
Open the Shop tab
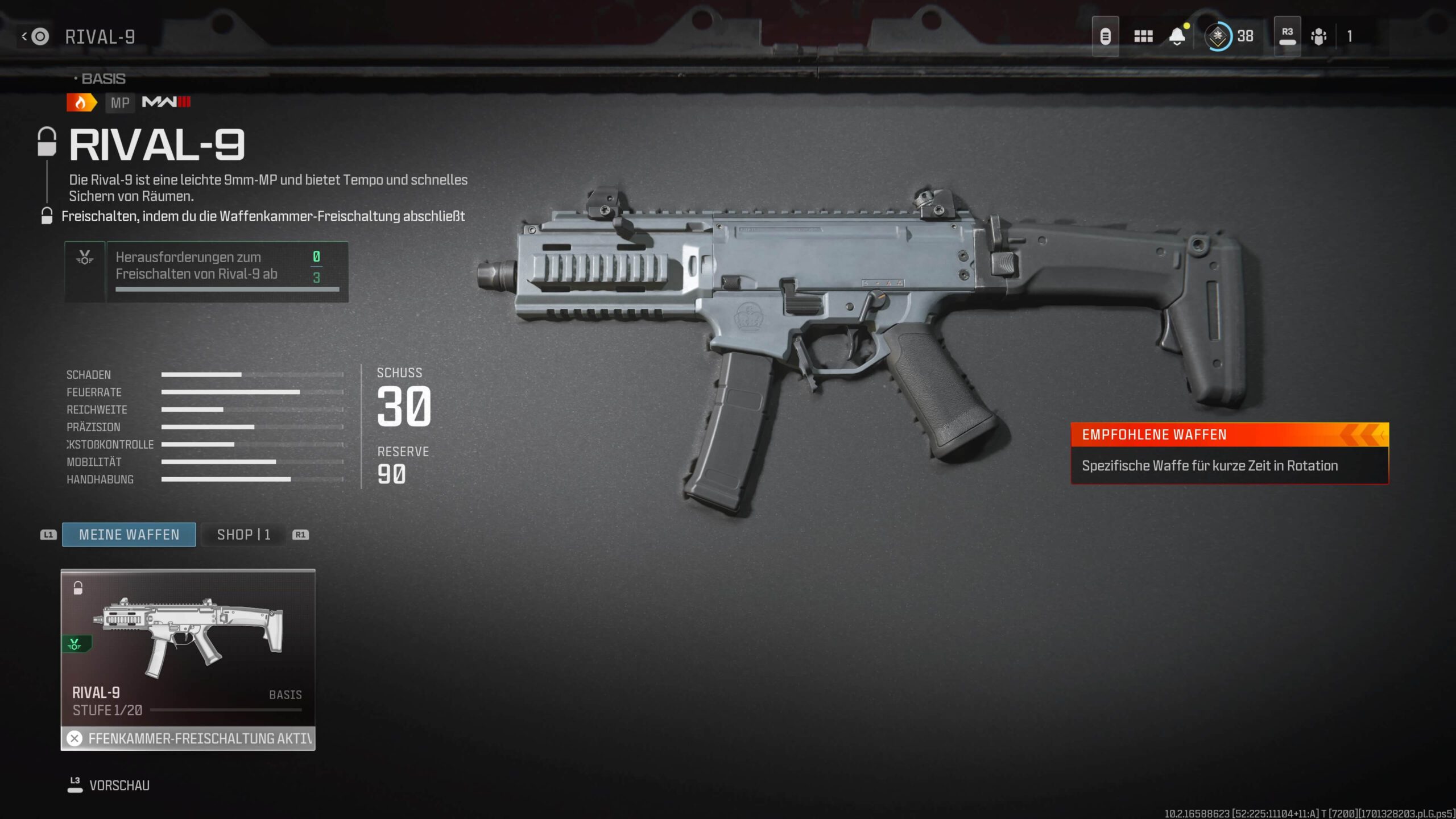pyautogui.click(x=243, y=535)
